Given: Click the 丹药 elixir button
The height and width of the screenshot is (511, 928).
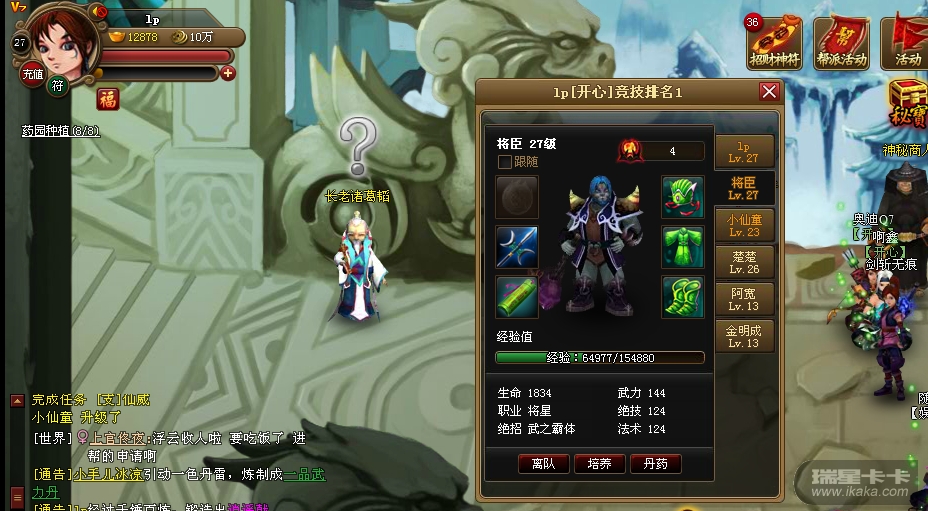Looking at the screenshot, I should click(x=656, y=464).
